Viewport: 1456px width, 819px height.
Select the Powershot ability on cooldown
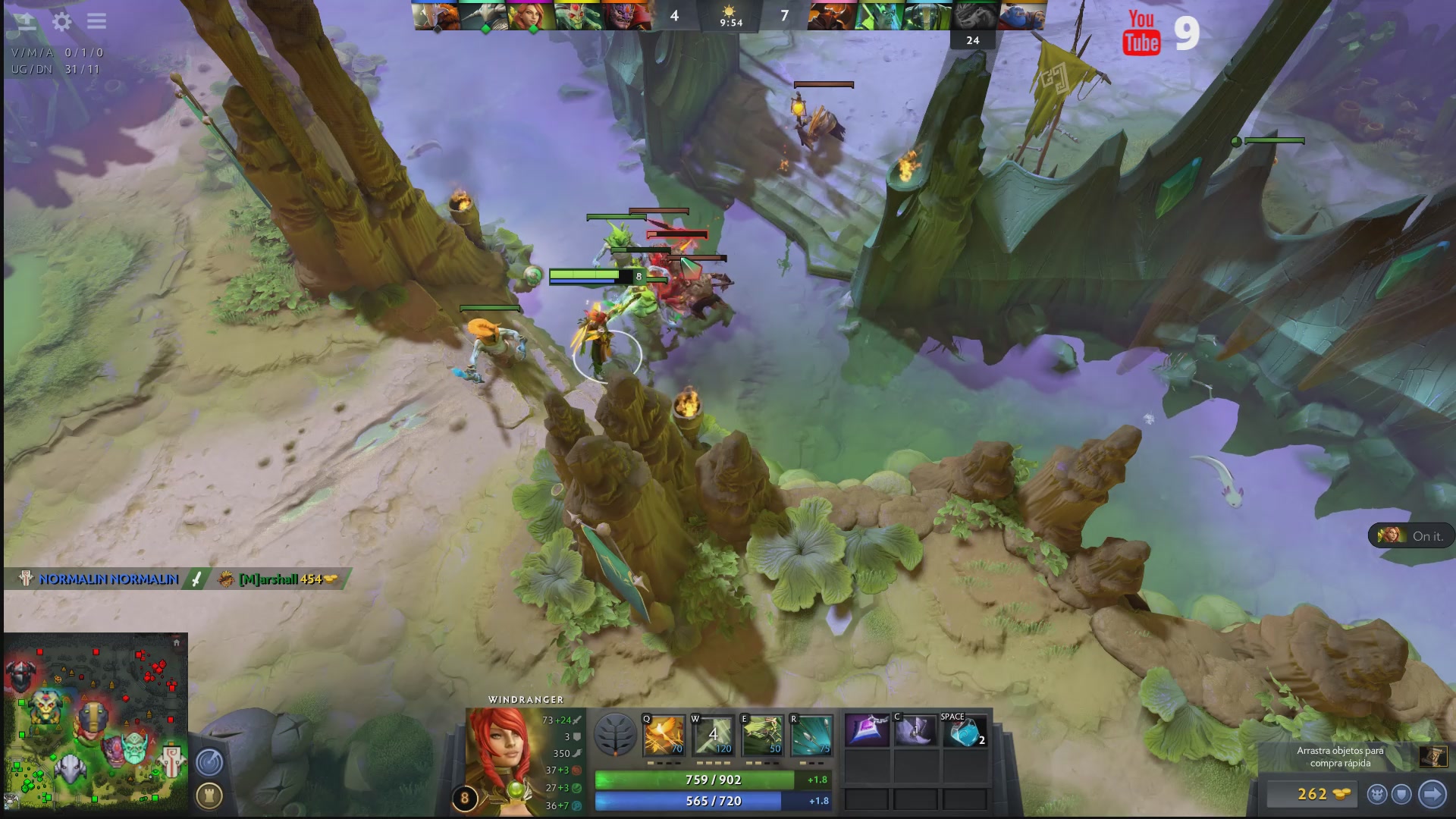pyautogui.click(x=713, y=736)
